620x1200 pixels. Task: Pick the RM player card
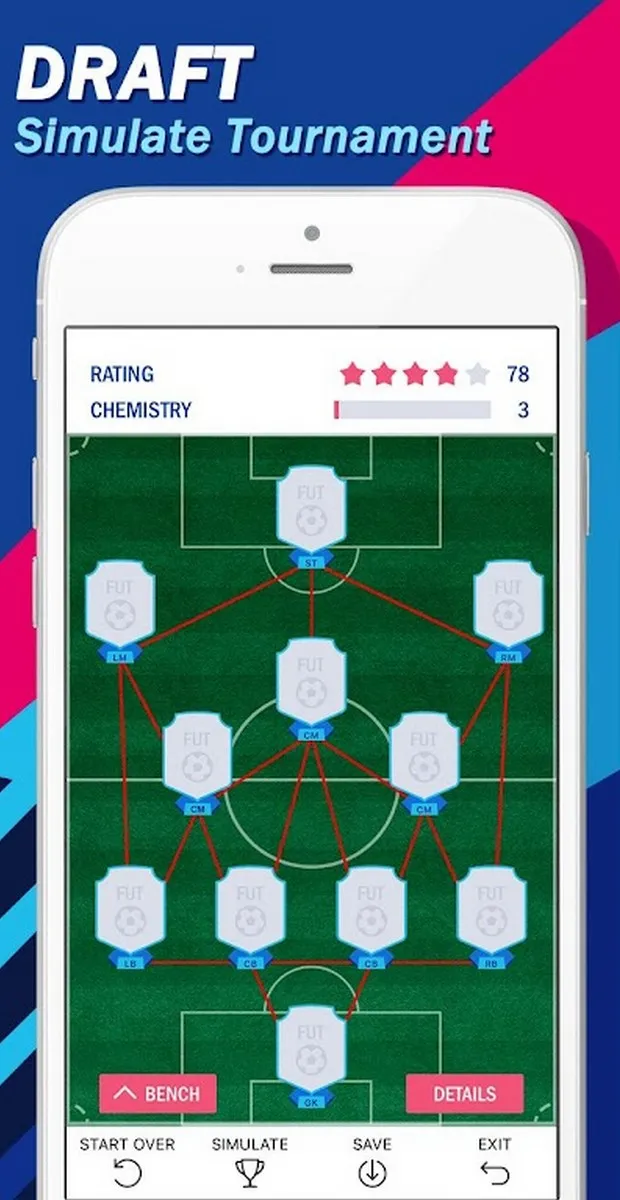[x=508, y=605]
